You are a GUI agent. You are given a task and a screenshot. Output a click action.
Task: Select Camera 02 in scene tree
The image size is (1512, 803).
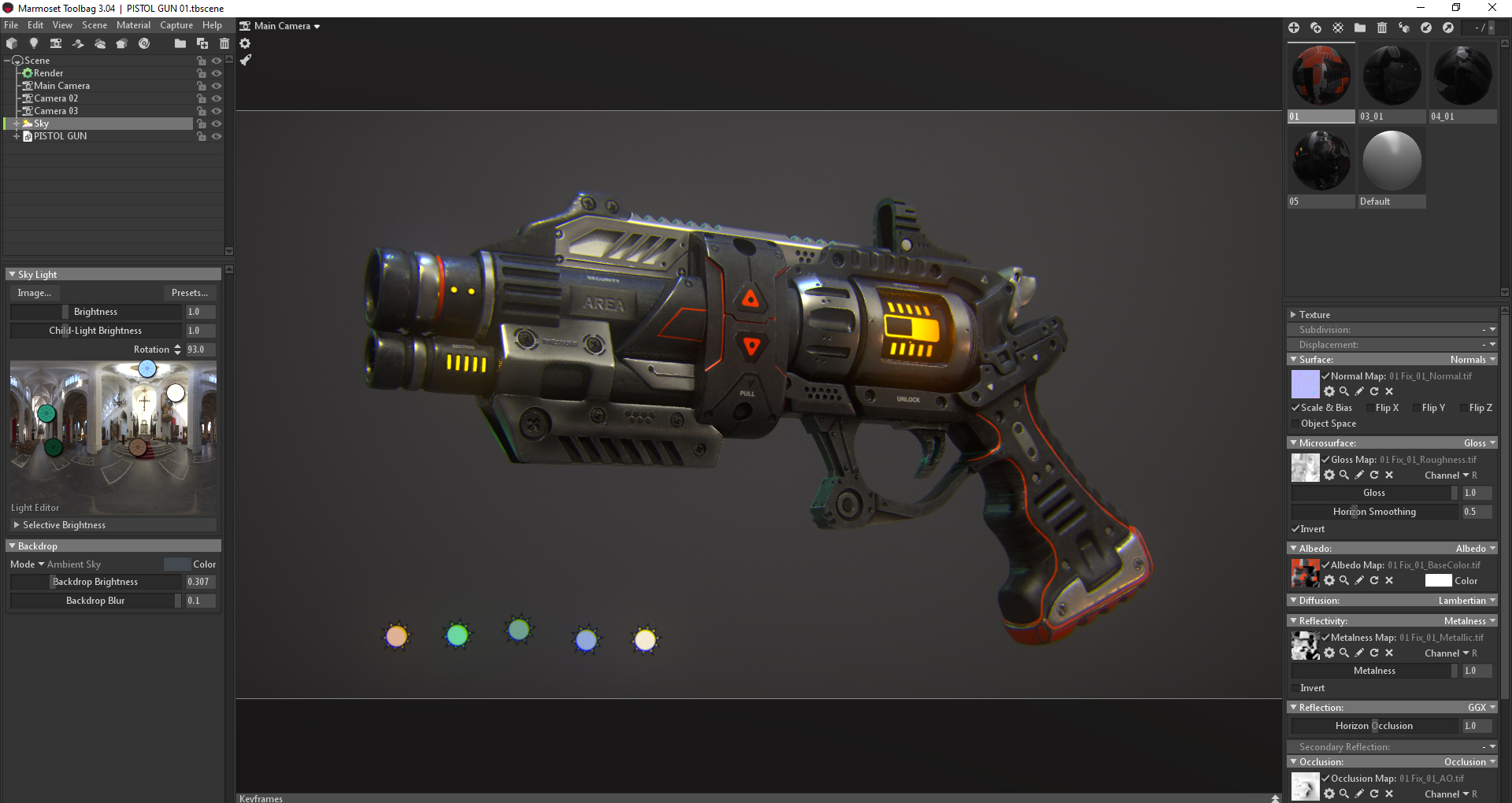(56, 98)
